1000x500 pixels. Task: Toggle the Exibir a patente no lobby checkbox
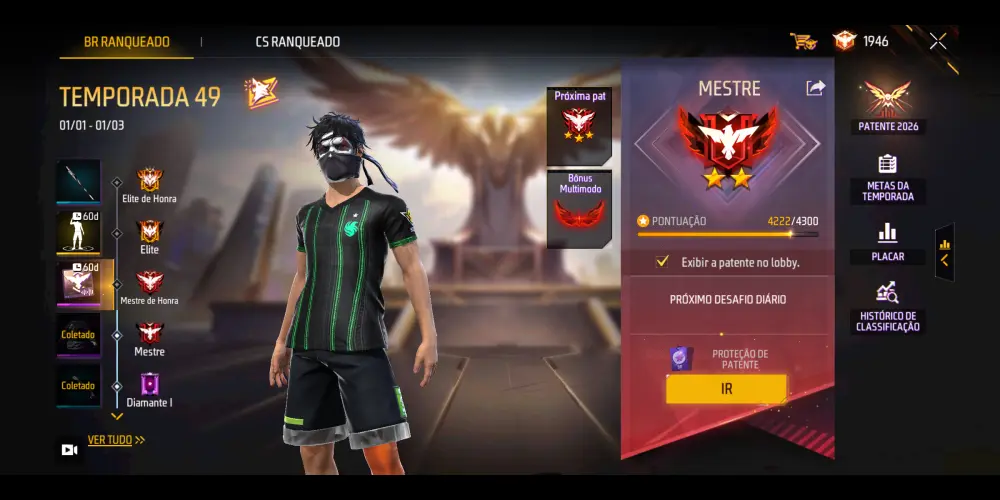[662, 262]
